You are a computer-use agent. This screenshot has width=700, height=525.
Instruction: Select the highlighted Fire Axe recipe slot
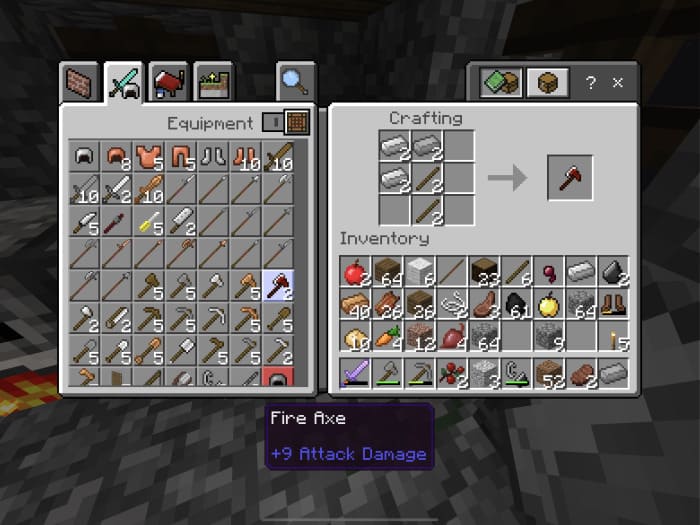(x=277, y=287)
